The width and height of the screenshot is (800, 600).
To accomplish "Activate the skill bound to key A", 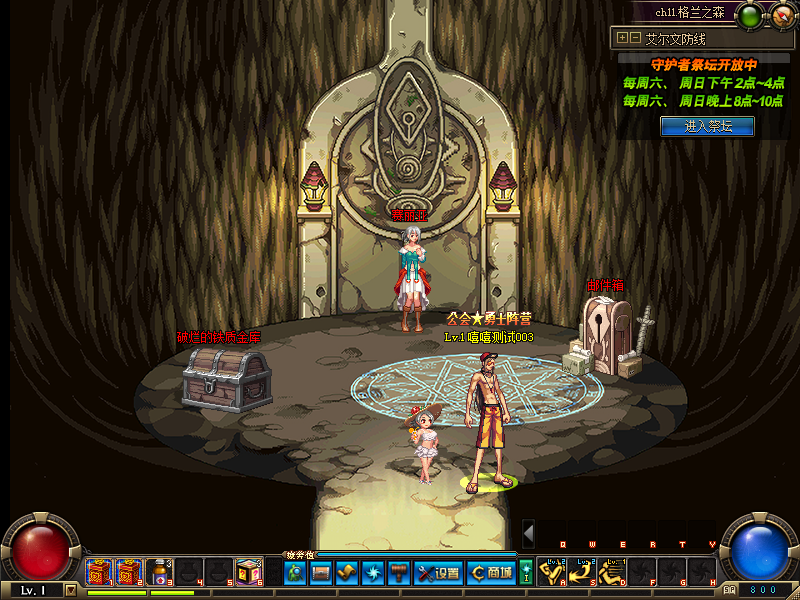I will coord(552,572).
